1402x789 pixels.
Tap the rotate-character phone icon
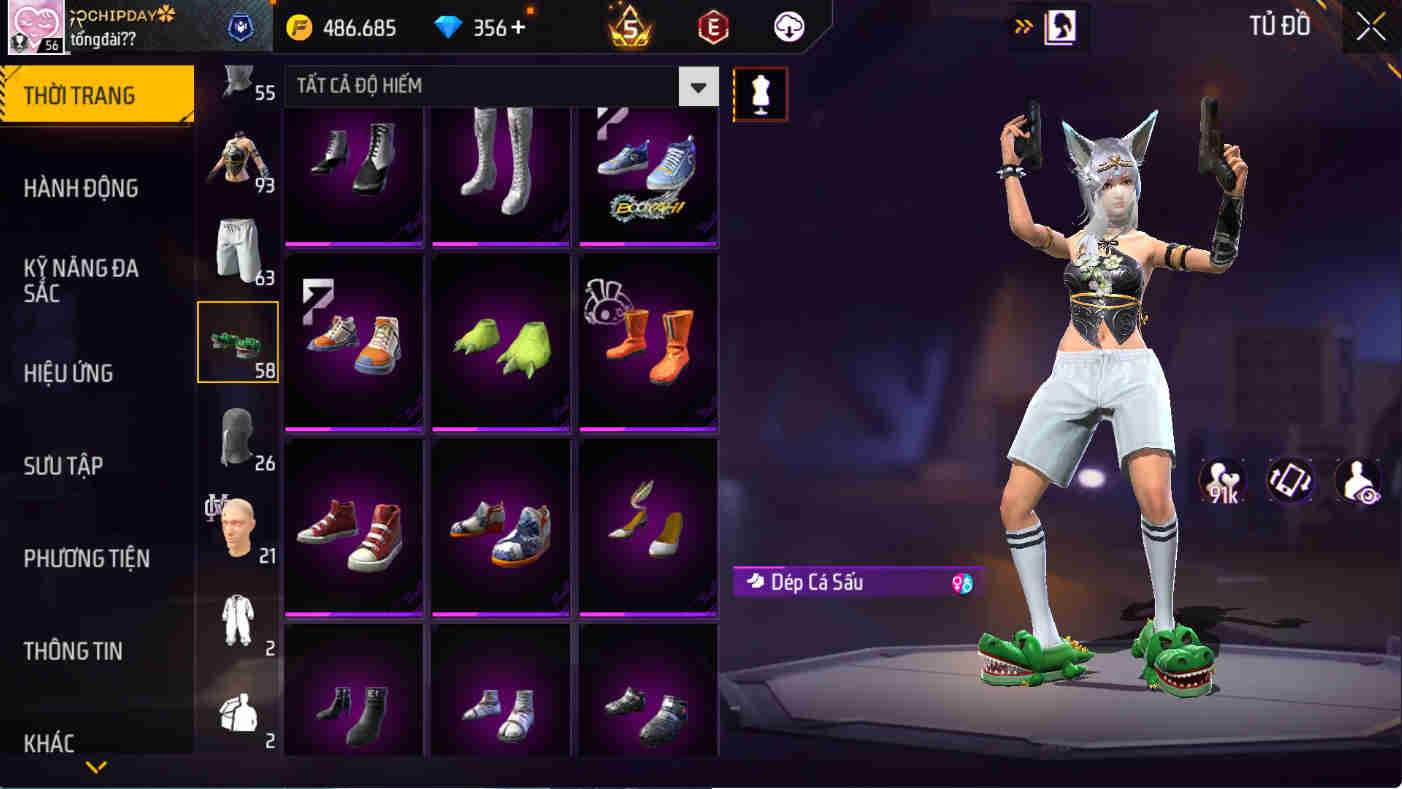click(1290, 481)
